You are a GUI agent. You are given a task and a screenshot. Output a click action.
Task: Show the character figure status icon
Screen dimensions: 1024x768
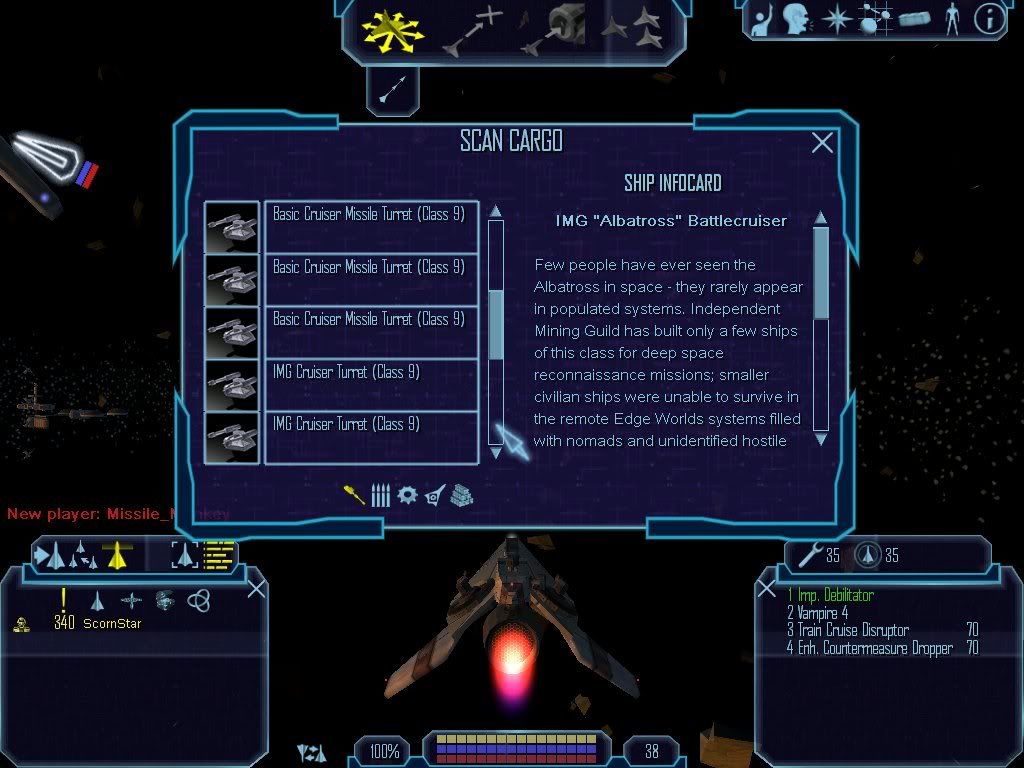pyautogui.click(x=952, y=19)
